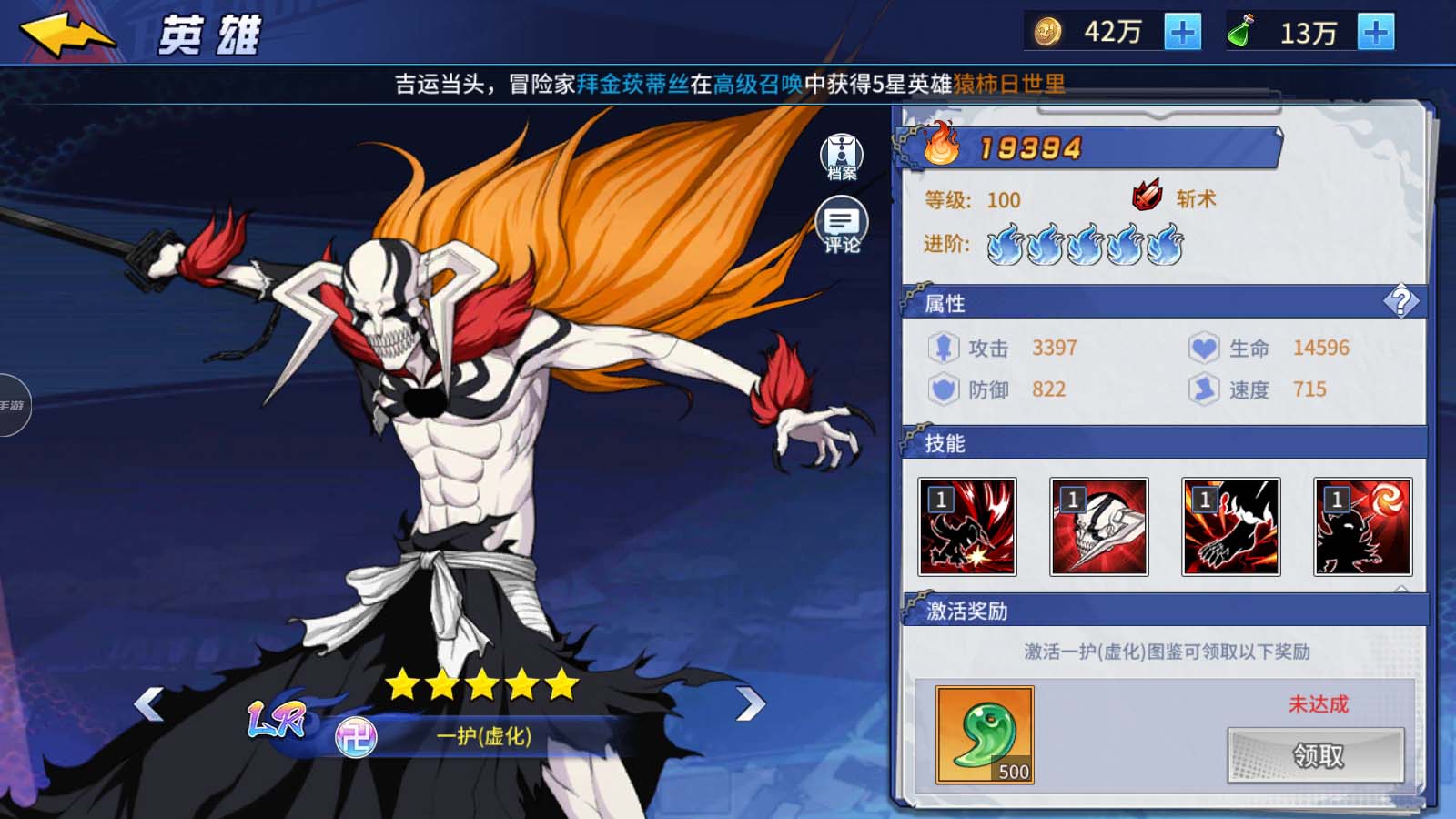View the red claw slash skill
Viewport: 1456px width, 819px height.
pyautogui.click(x=967, y=527)
